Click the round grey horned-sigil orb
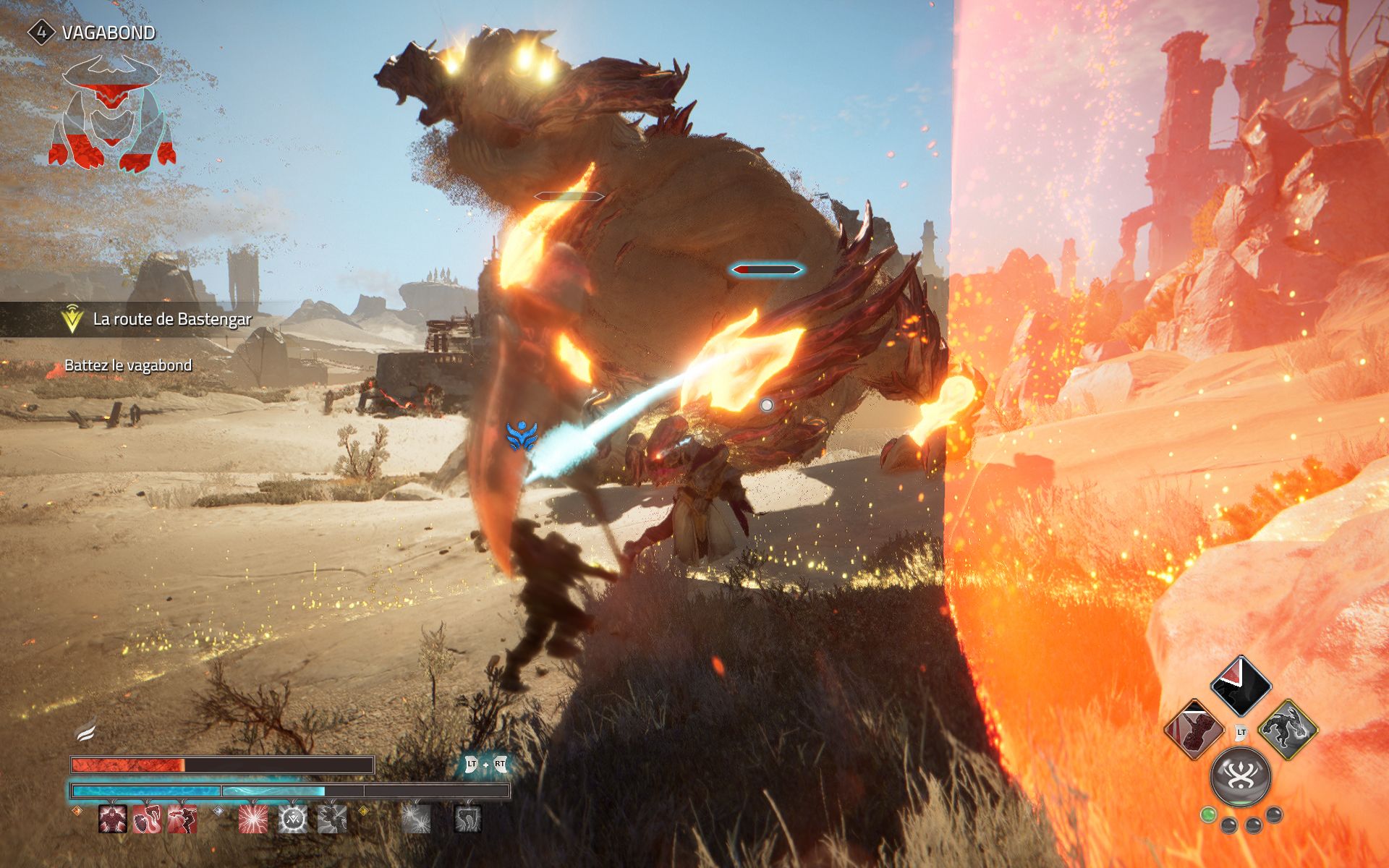This screenshot has height=868, width=1389. [1241, 777]
